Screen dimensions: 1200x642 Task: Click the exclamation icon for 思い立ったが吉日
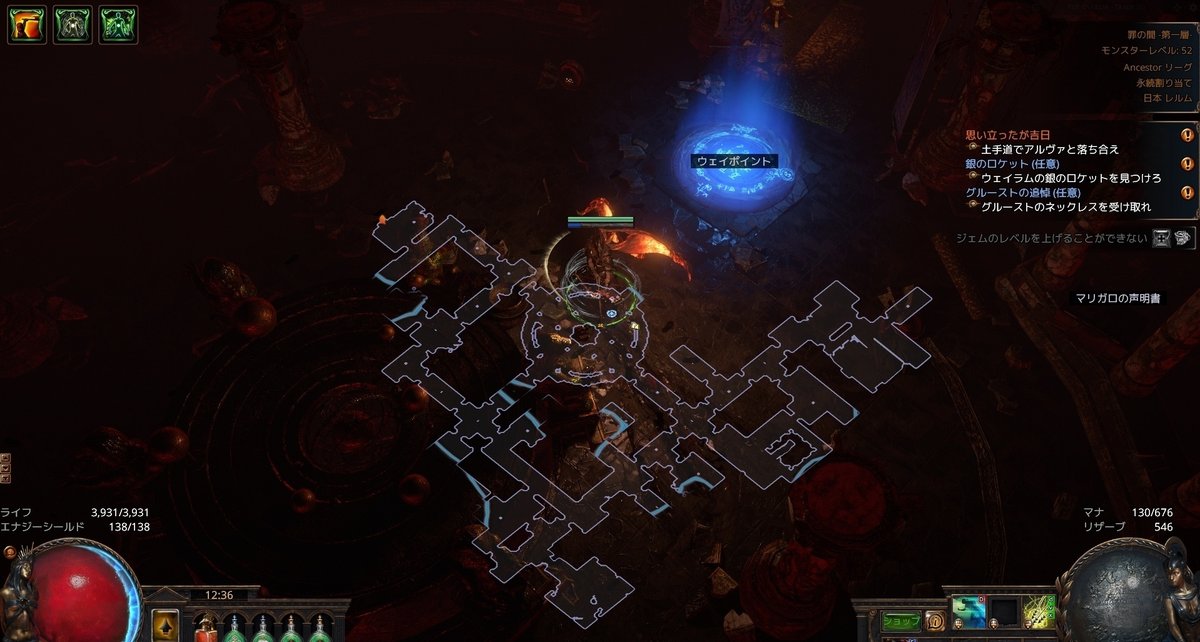click(1187, 135)
